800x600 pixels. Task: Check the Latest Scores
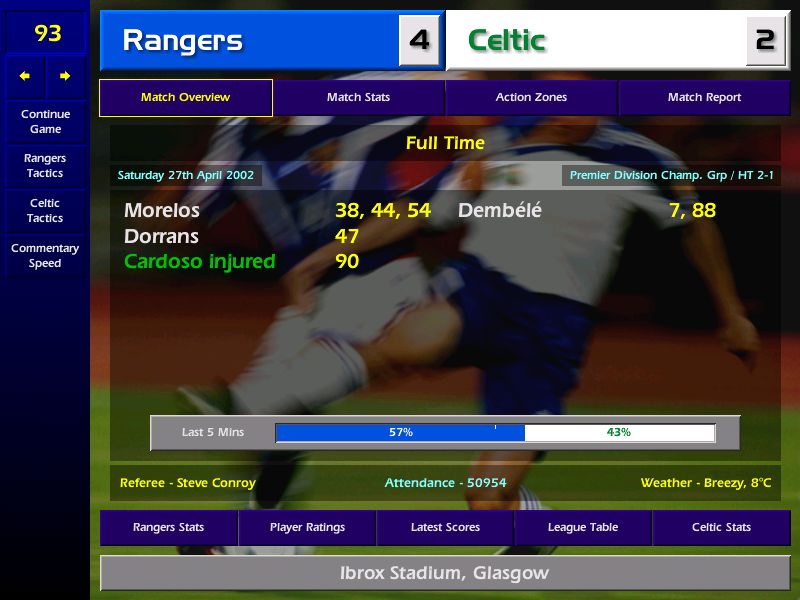(445, 527)
